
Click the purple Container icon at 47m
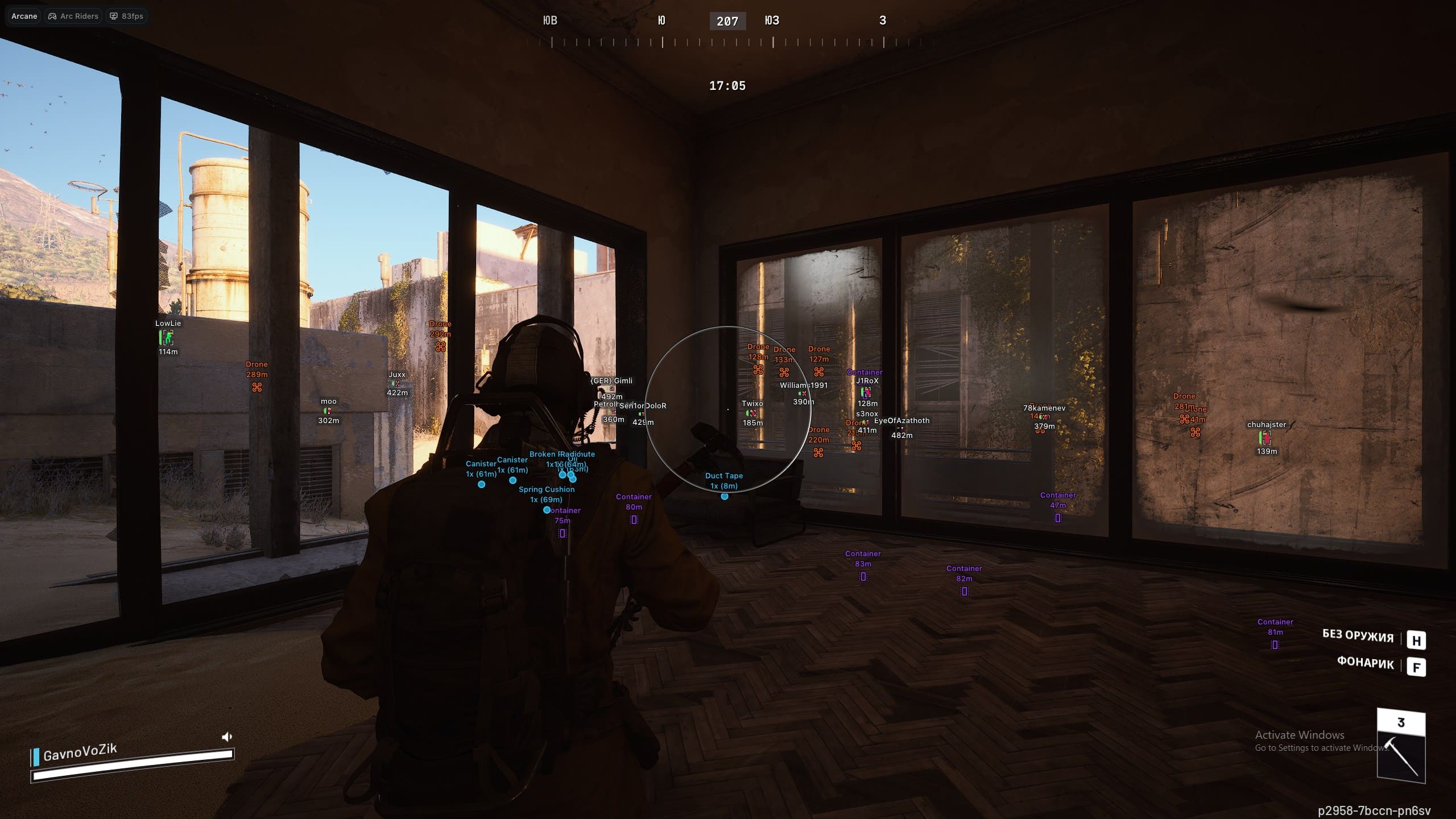(1057, 519)
